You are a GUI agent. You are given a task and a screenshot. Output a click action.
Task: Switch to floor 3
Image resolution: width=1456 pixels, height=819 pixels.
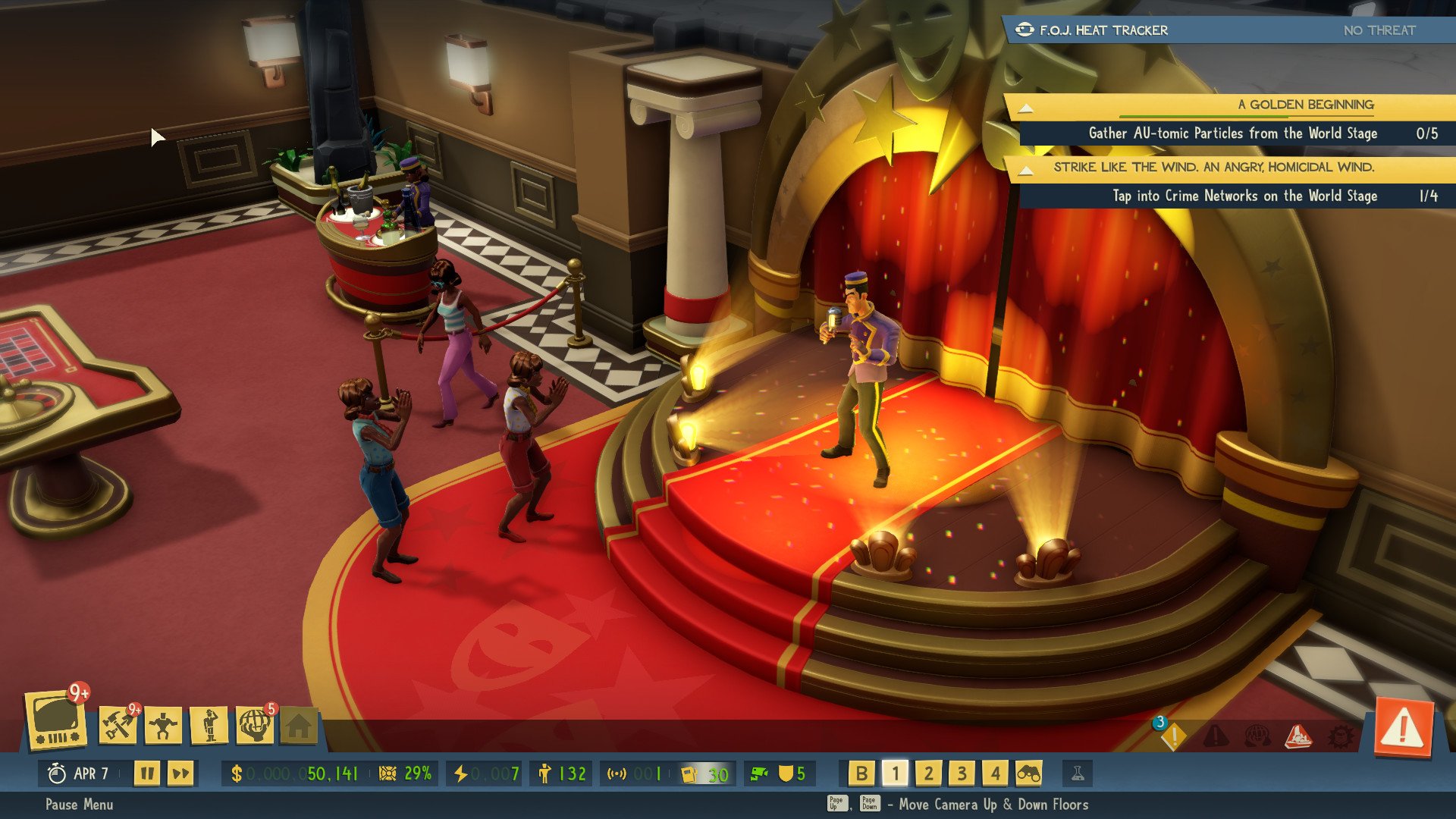tap(962, 773)
